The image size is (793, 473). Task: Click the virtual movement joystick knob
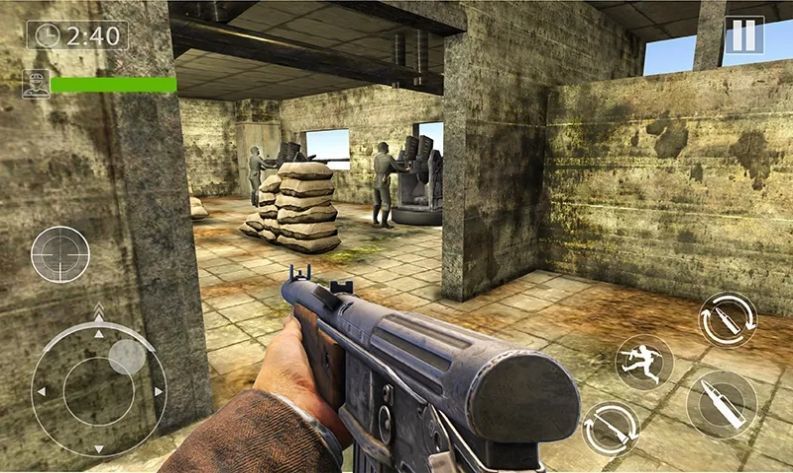(x=126, y=357)
